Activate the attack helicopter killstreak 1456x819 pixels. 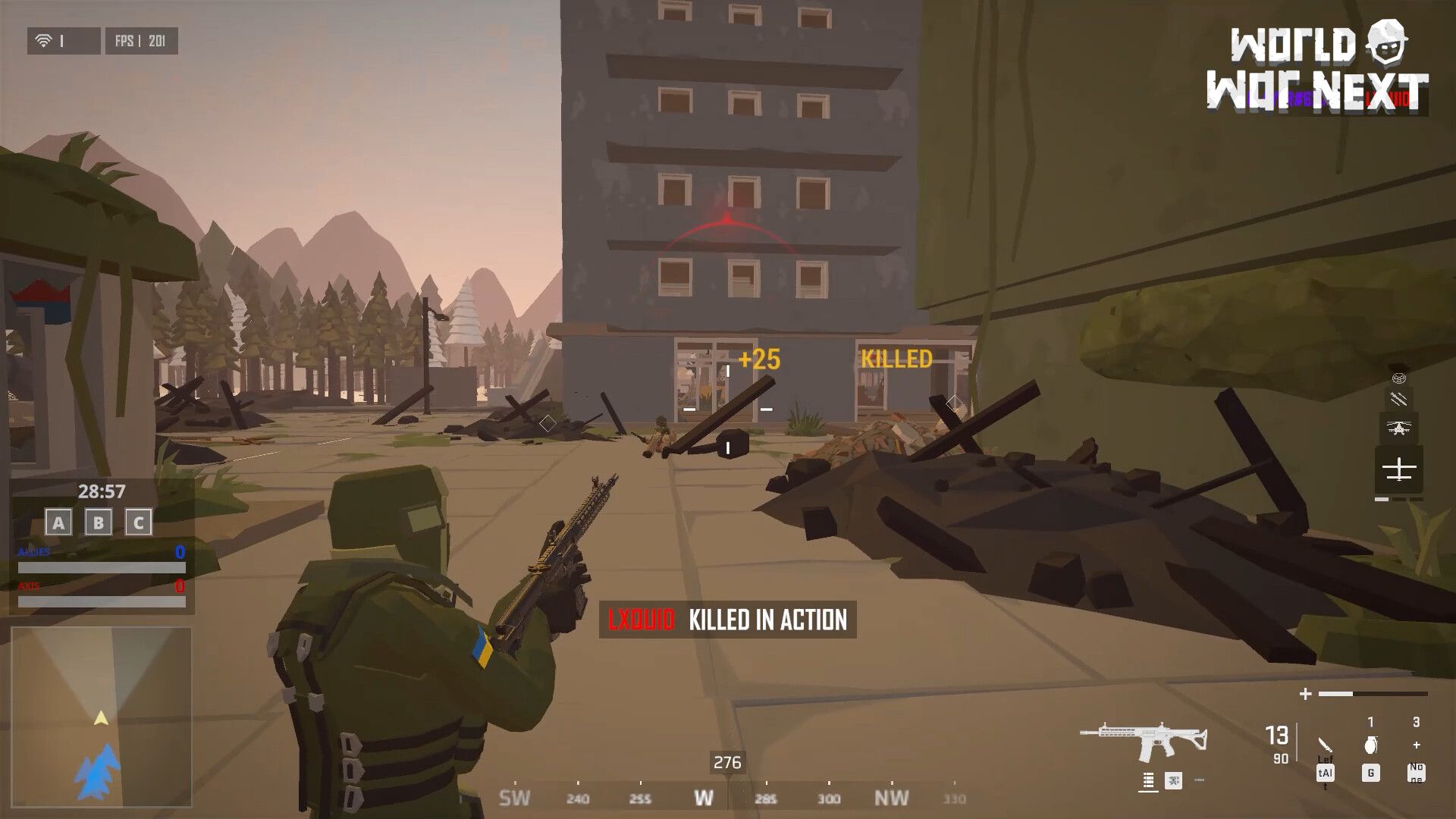coord(1399,426)
